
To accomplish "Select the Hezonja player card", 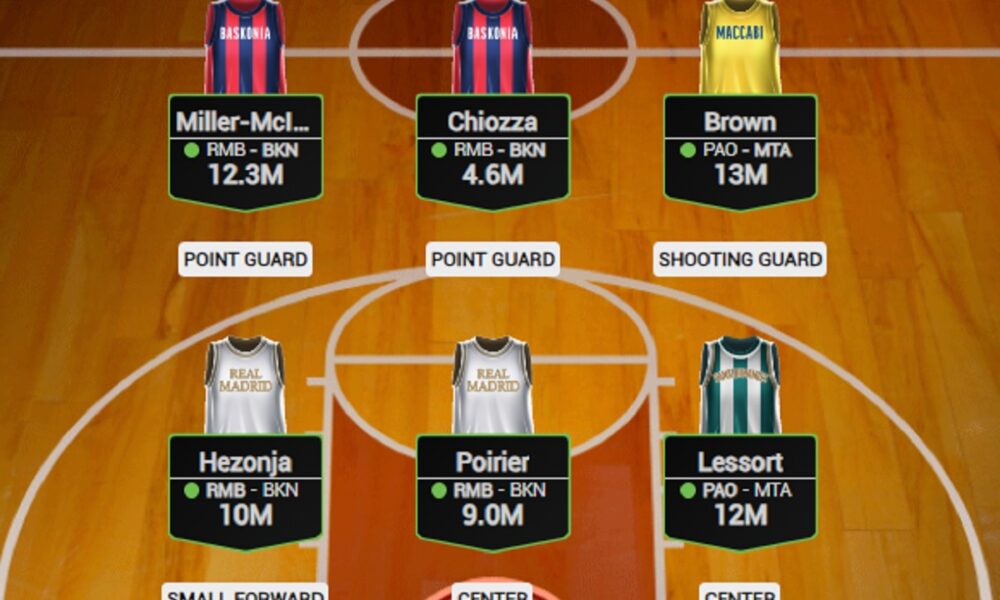I will (x=245, y=490).
